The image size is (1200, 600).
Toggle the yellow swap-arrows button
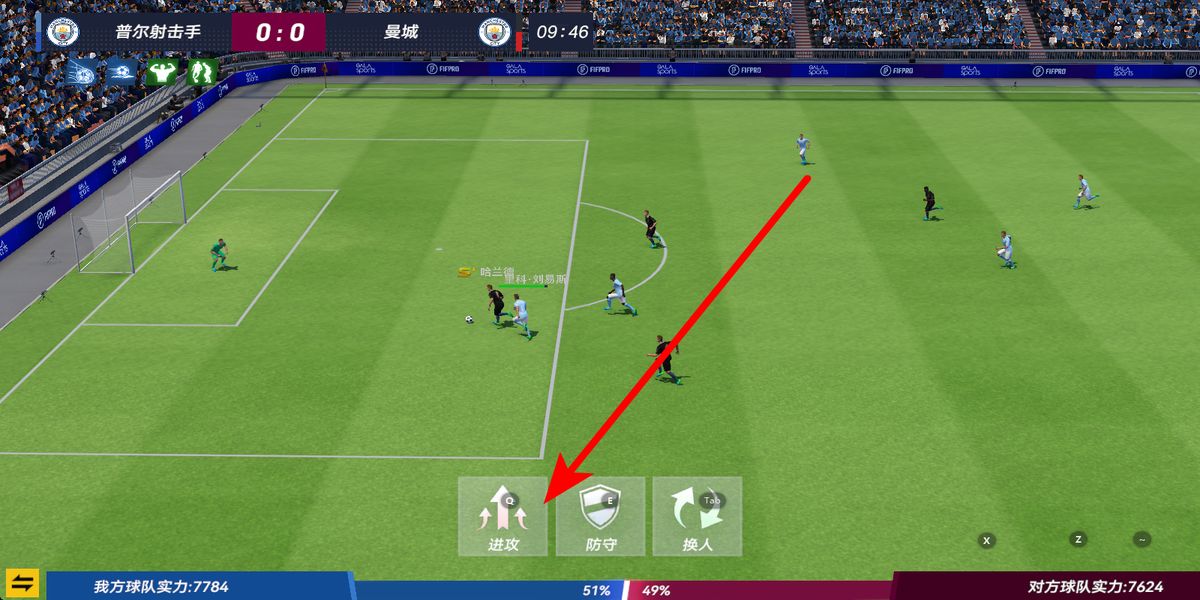(22, 582)
